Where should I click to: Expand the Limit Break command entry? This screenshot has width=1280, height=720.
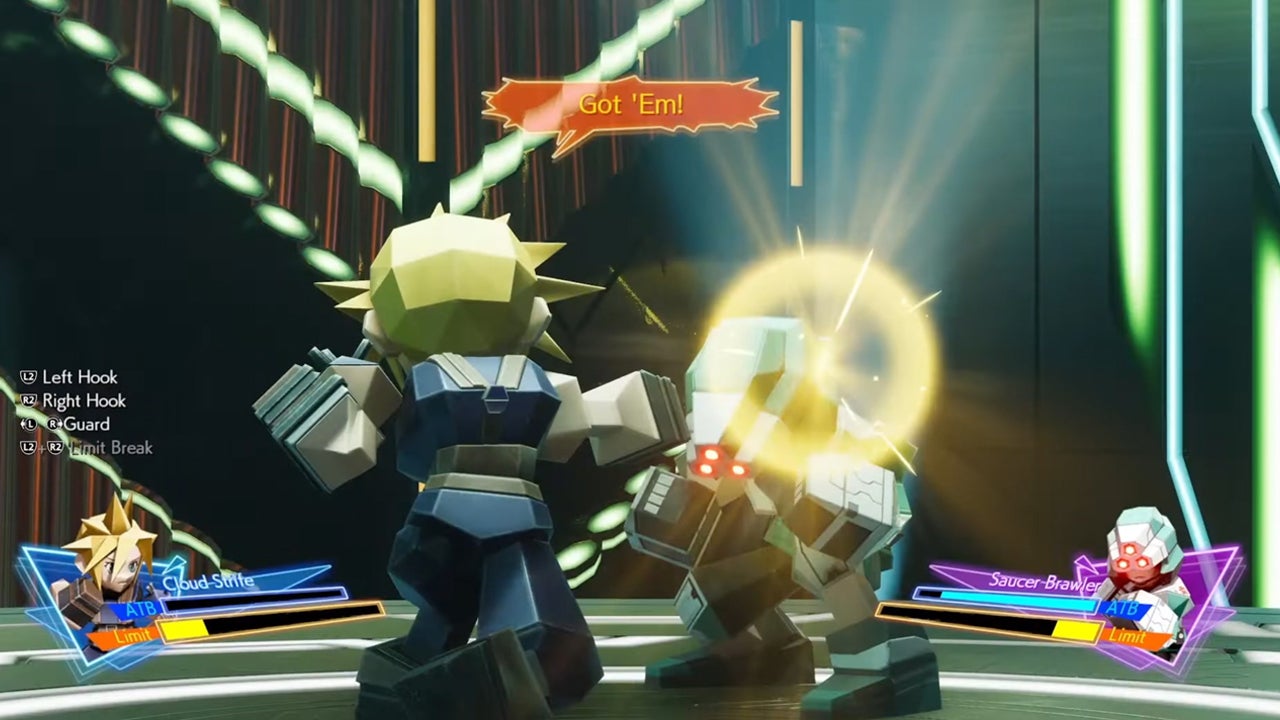[113, 447]
